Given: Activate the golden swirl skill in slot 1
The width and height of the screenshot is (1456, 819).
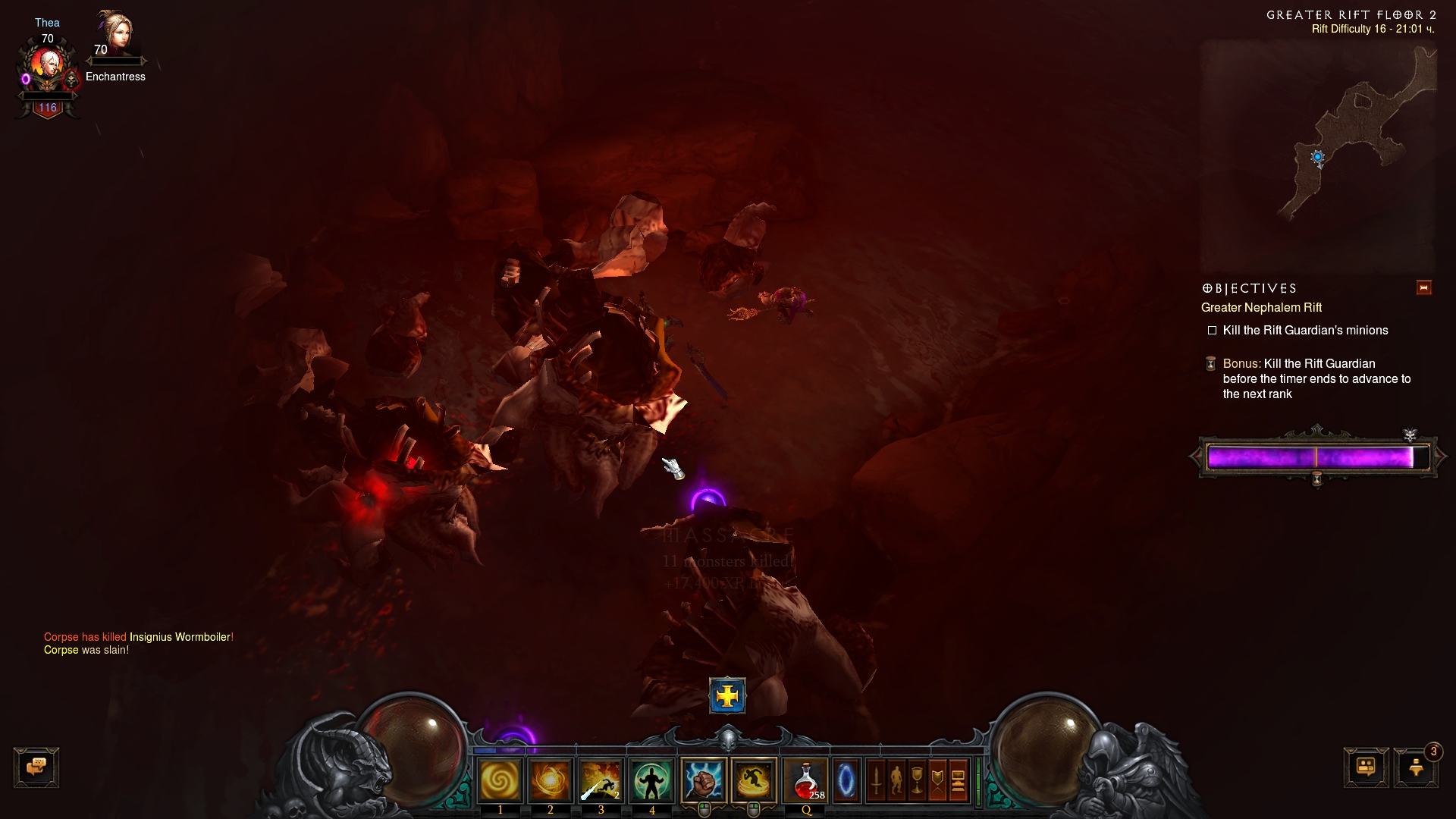Looking at the screenshot, I should 500,780.
